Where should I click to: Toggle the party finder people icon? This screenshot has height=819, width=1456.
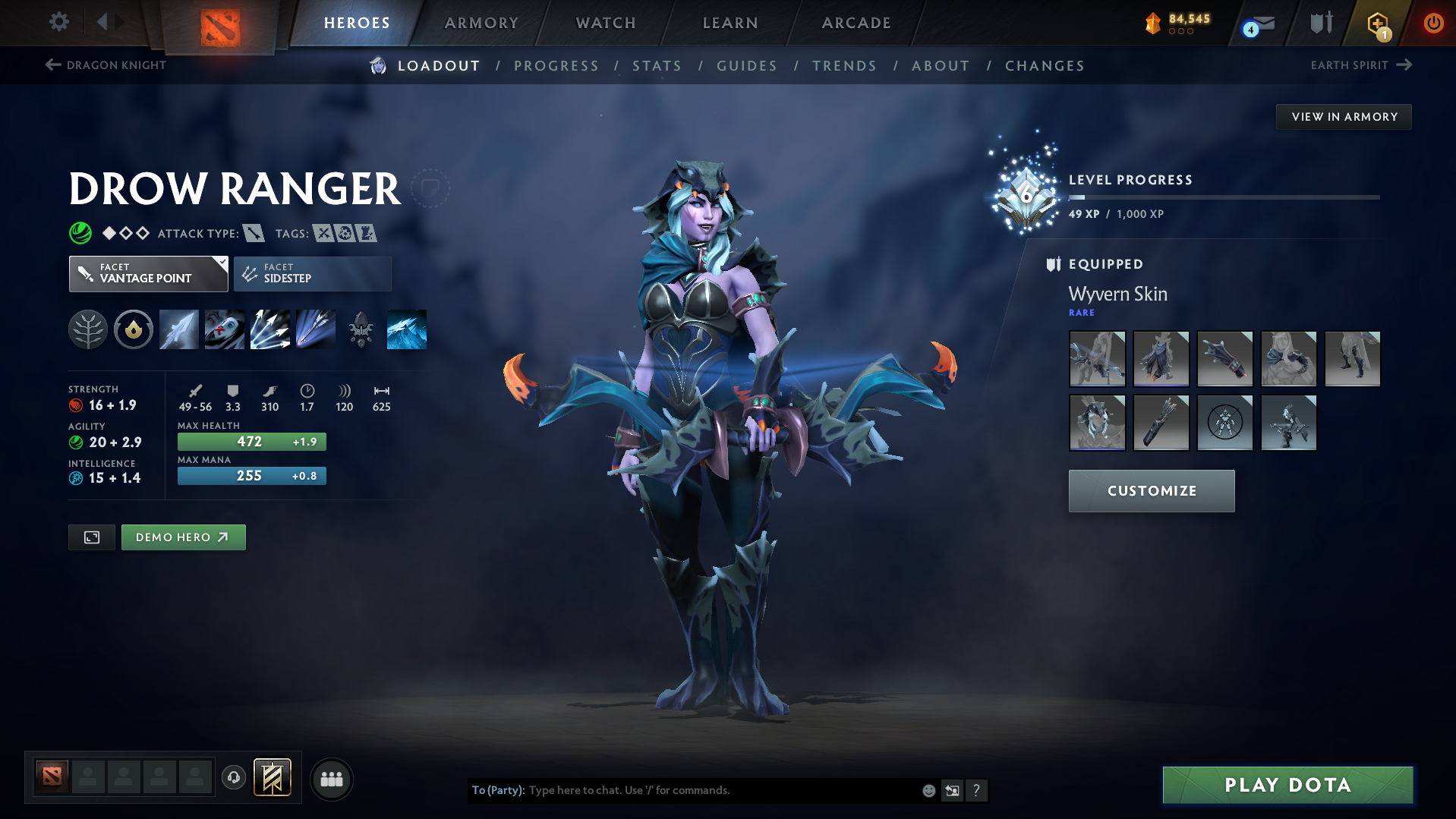coord(331,779)
